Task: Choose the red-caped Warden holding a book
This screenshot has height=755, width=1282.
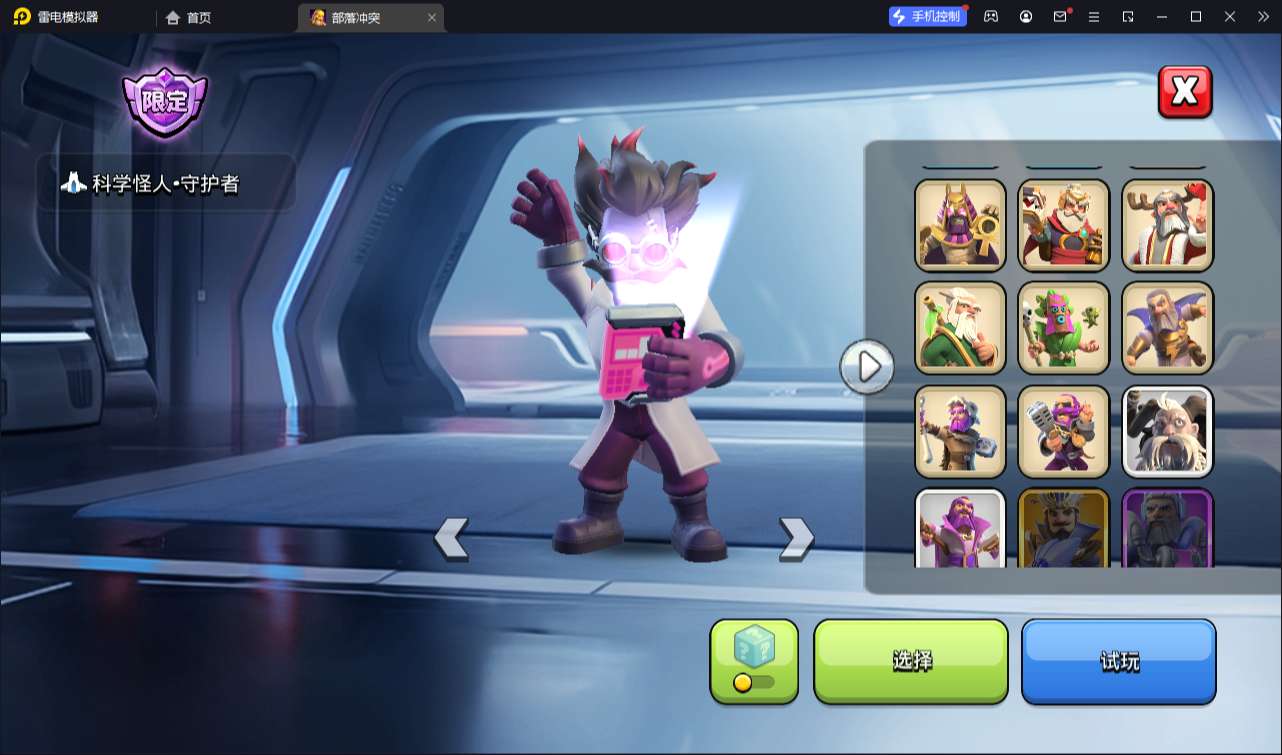Action: pyautogui.click(x=1064, y=225)
